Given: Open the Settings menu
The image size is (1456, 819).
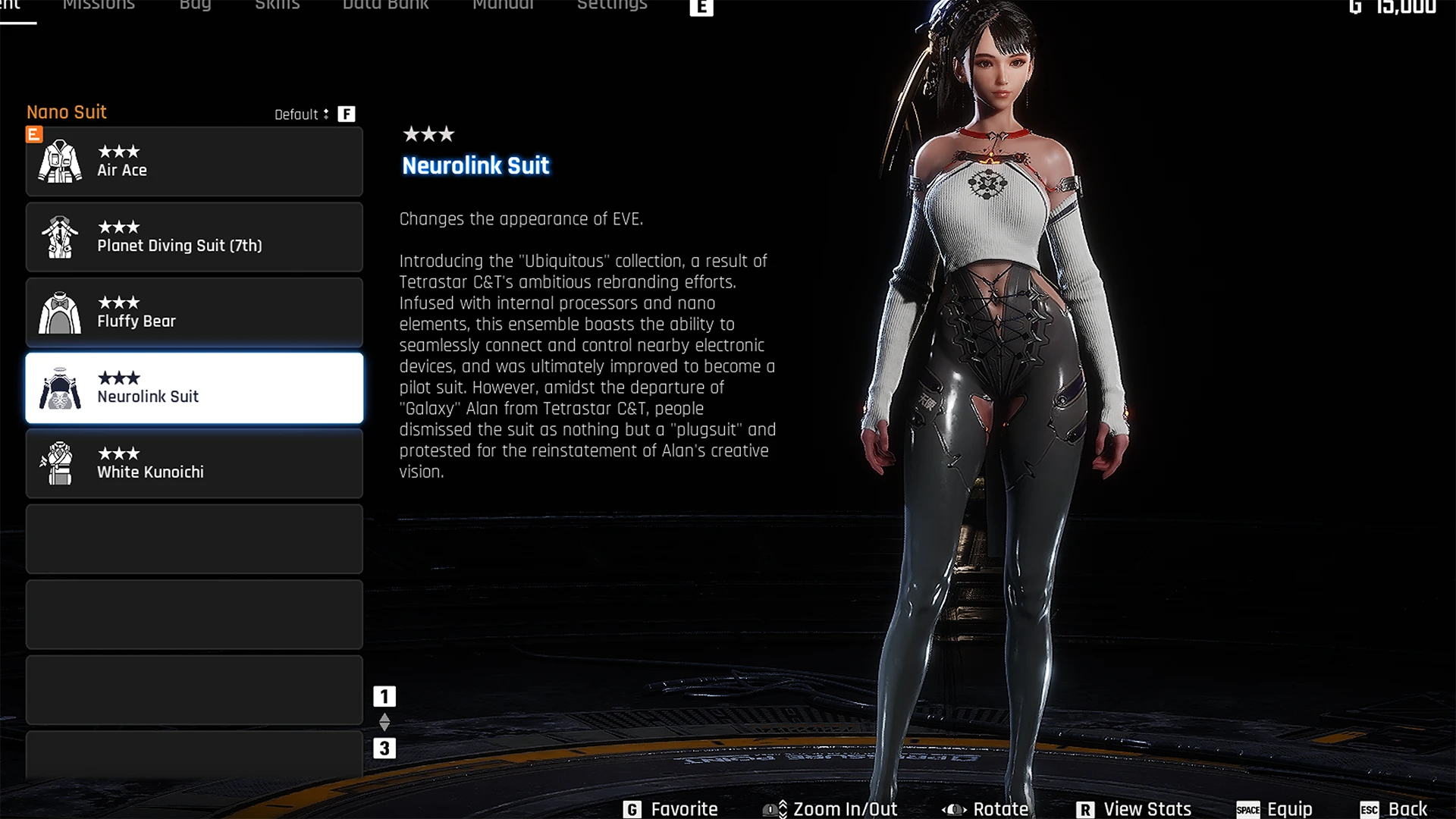Looking at the screenshot, I should coord(611,6).
